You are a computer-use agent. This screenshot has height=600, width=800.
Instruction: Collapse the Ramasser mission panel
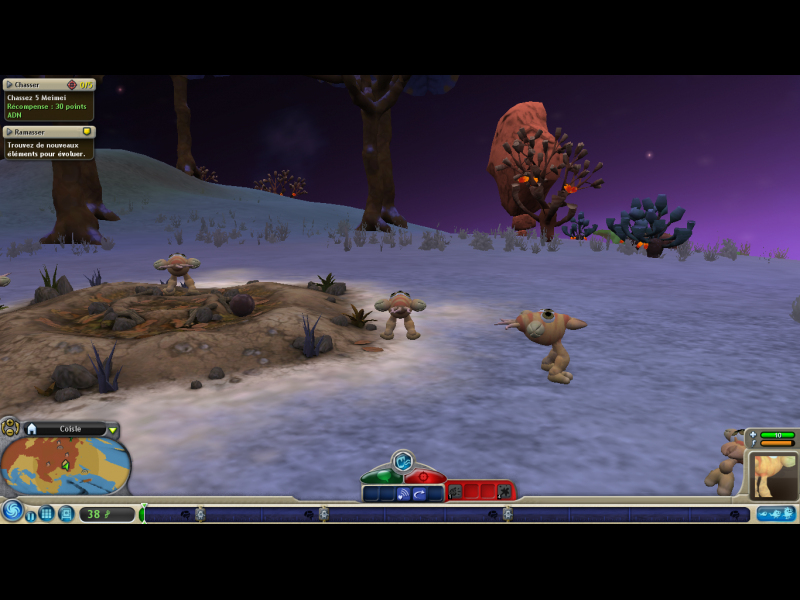pos(9,131)
